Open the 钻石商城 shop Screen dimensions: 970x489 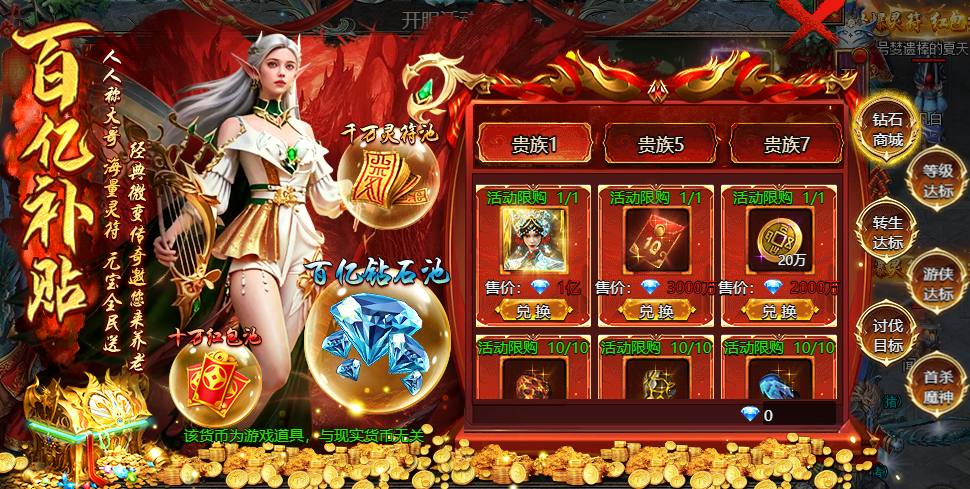click(x=887, y=130)
